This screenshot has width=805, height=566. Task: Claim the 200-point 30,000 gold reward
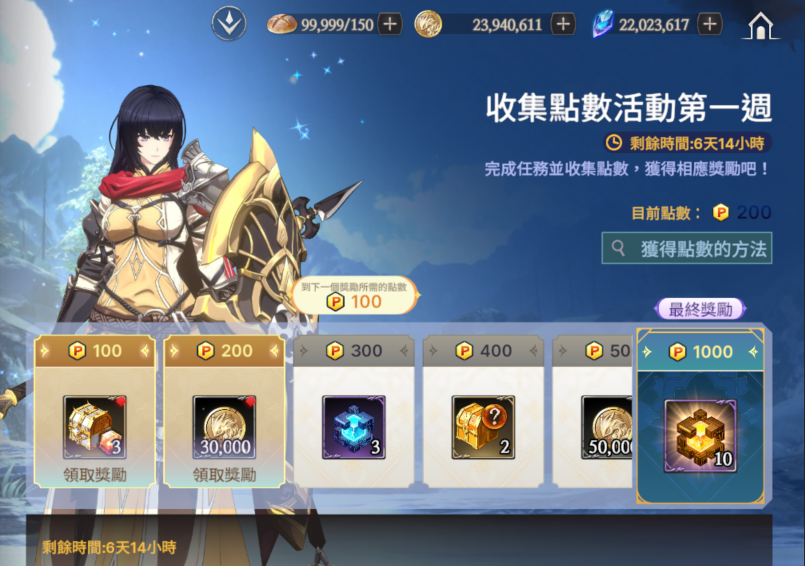pyautogui.click(x=224, y=474)
